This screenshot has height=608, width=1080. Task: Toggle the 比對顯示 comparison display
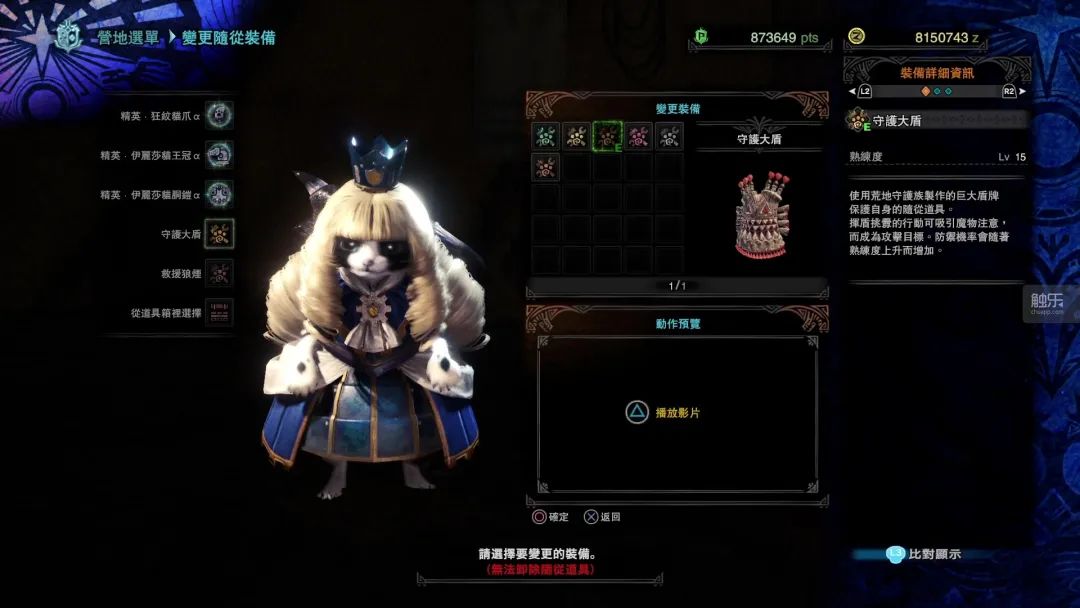pyautogui.click(x=924, y=554)
